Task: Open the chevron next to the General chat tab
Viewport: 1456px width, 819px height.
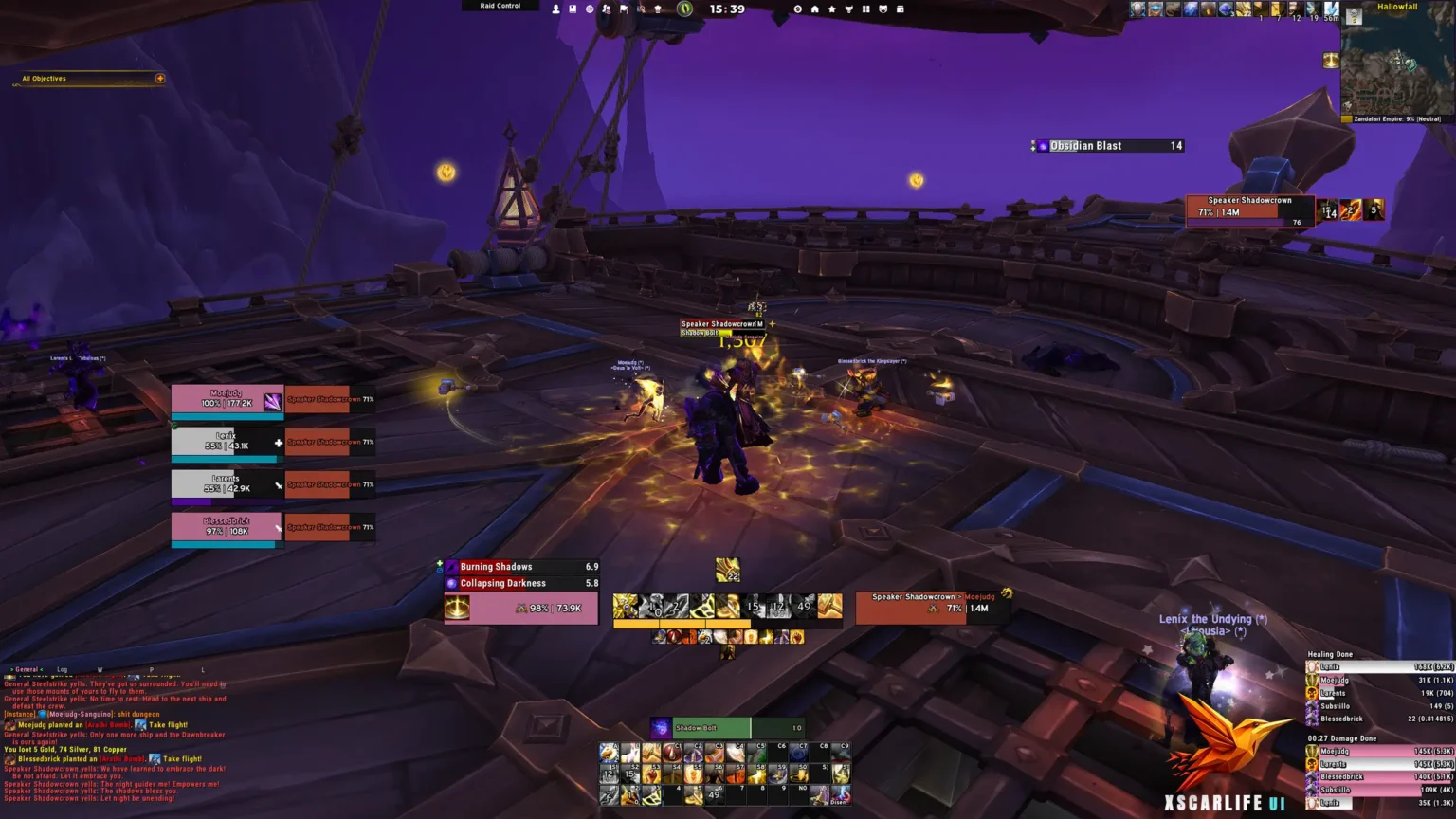Action: (10, 669)
